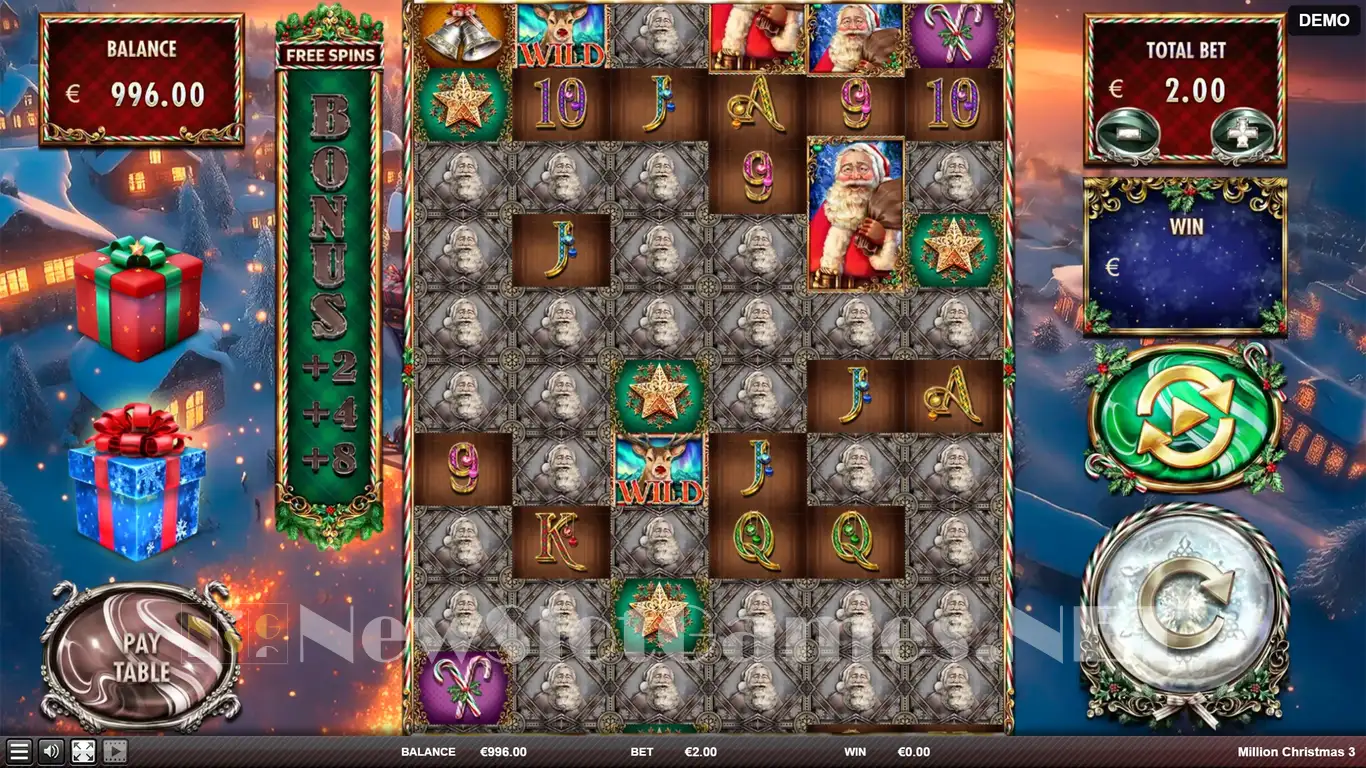Open the hamburger menu
The height and width of the screenshot is (768, 1366).
pos(18,752)
